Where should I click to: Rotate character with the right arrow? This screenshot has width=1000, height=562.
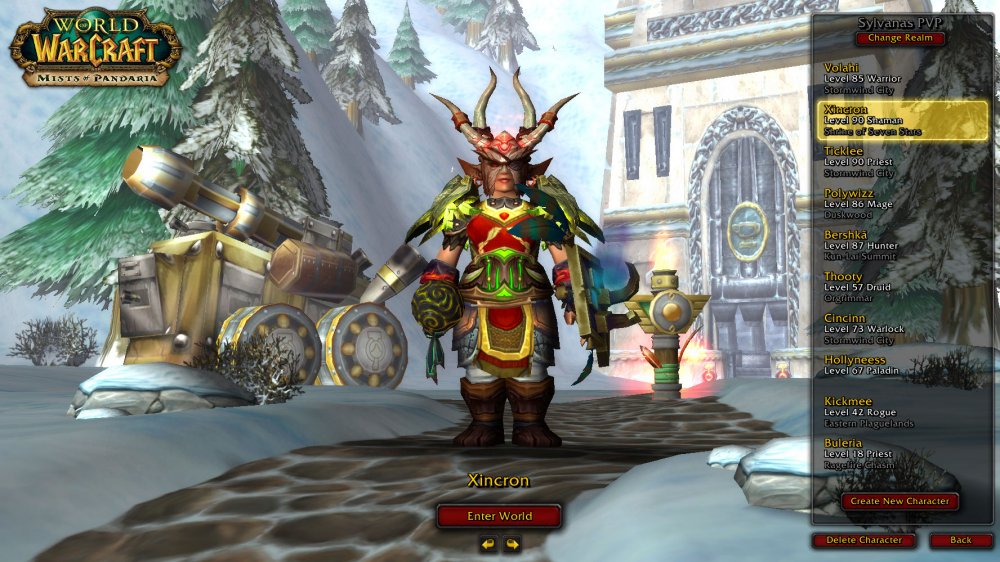[512, 544]
